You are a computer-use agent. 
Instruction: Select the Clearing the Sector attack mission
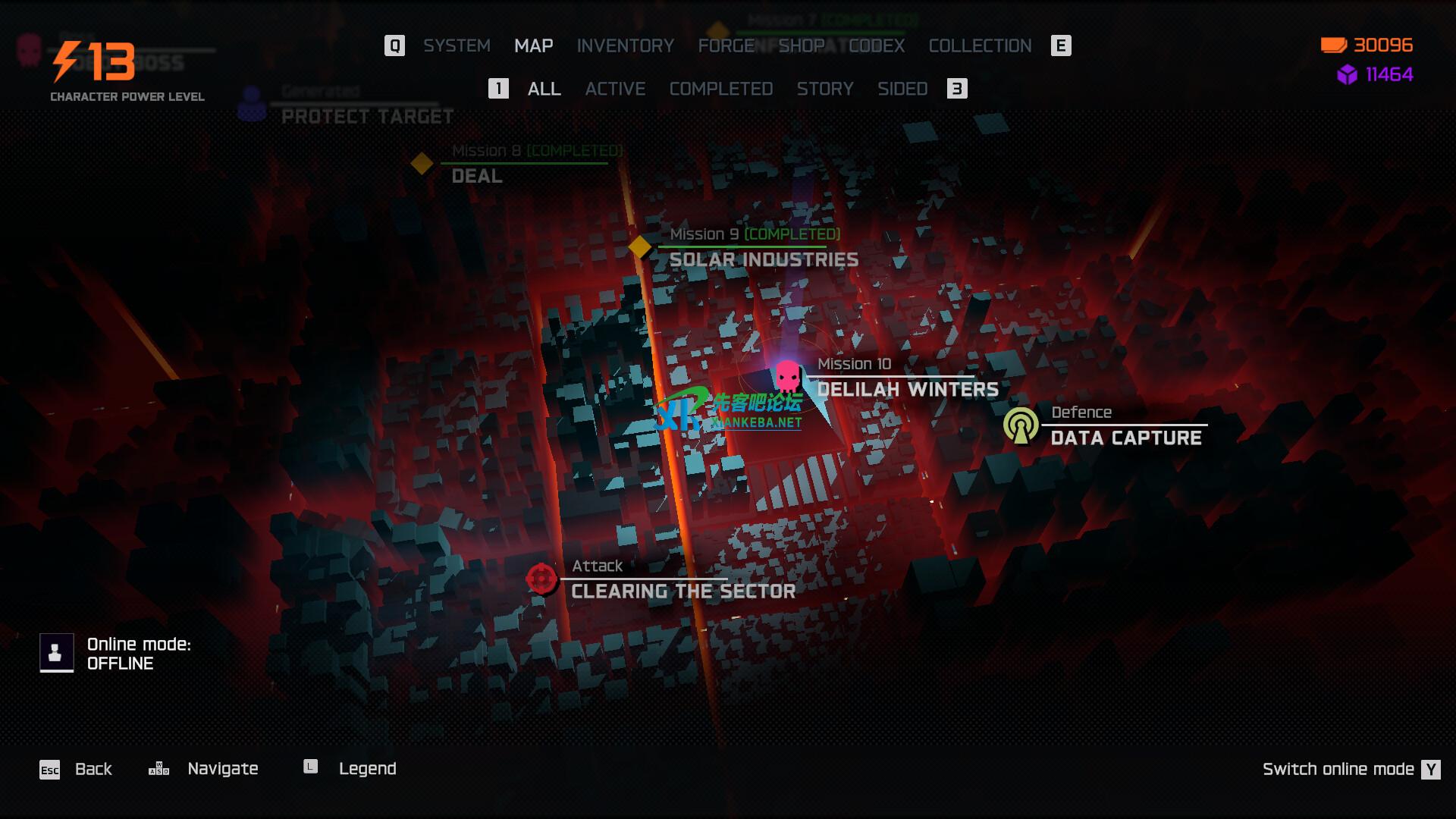pyautogui.click(x=541, y=579)
